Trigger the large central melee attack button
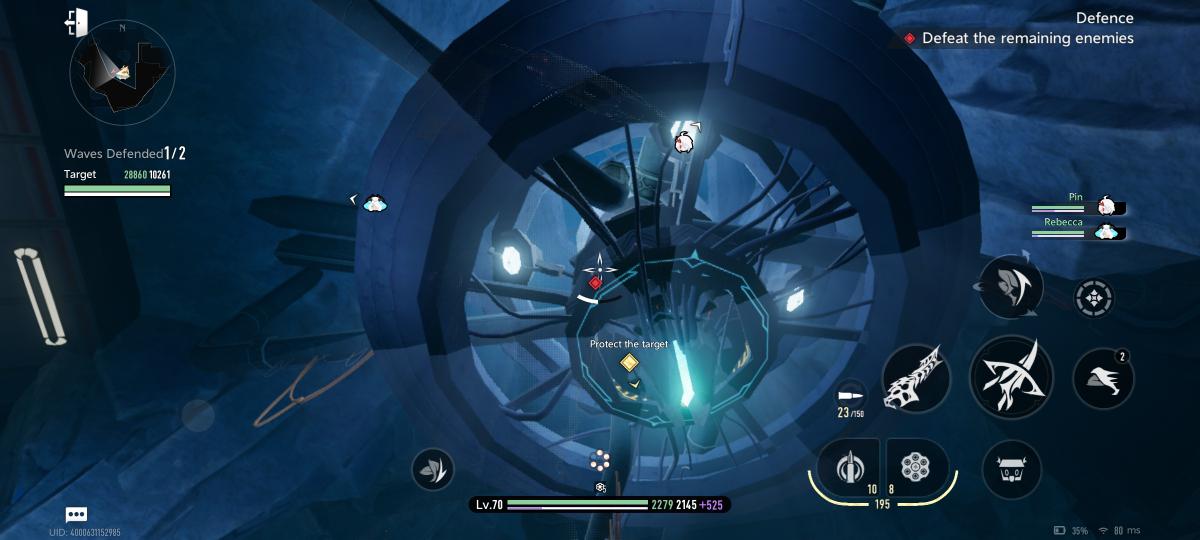The image size is (1200, 540). pyautogui.click(x=1010, y=378)
